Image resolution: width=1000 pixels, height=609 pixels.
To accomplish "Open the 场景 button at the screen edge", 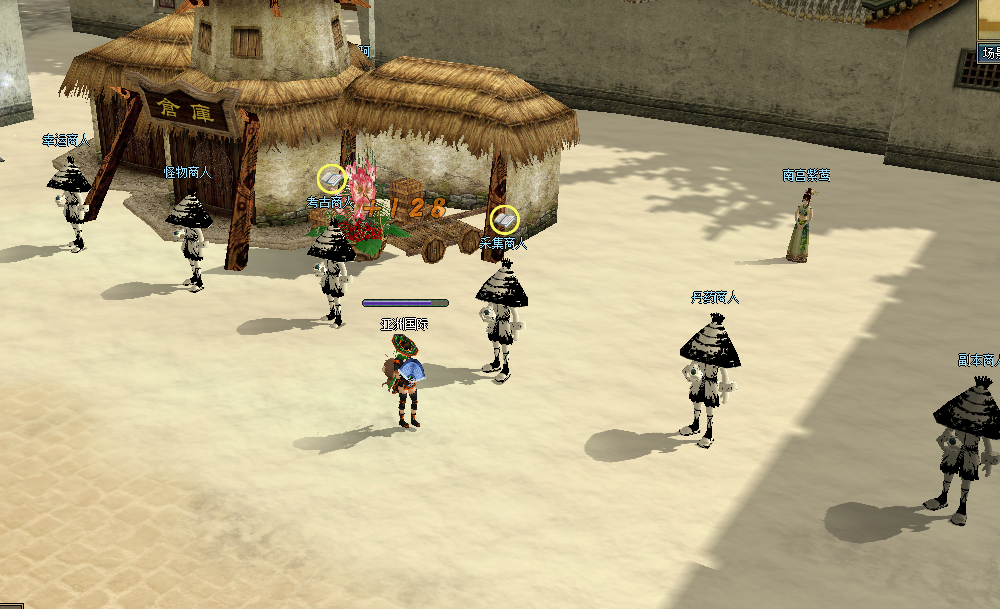I will pyautogui.click(x=989, y=52).
